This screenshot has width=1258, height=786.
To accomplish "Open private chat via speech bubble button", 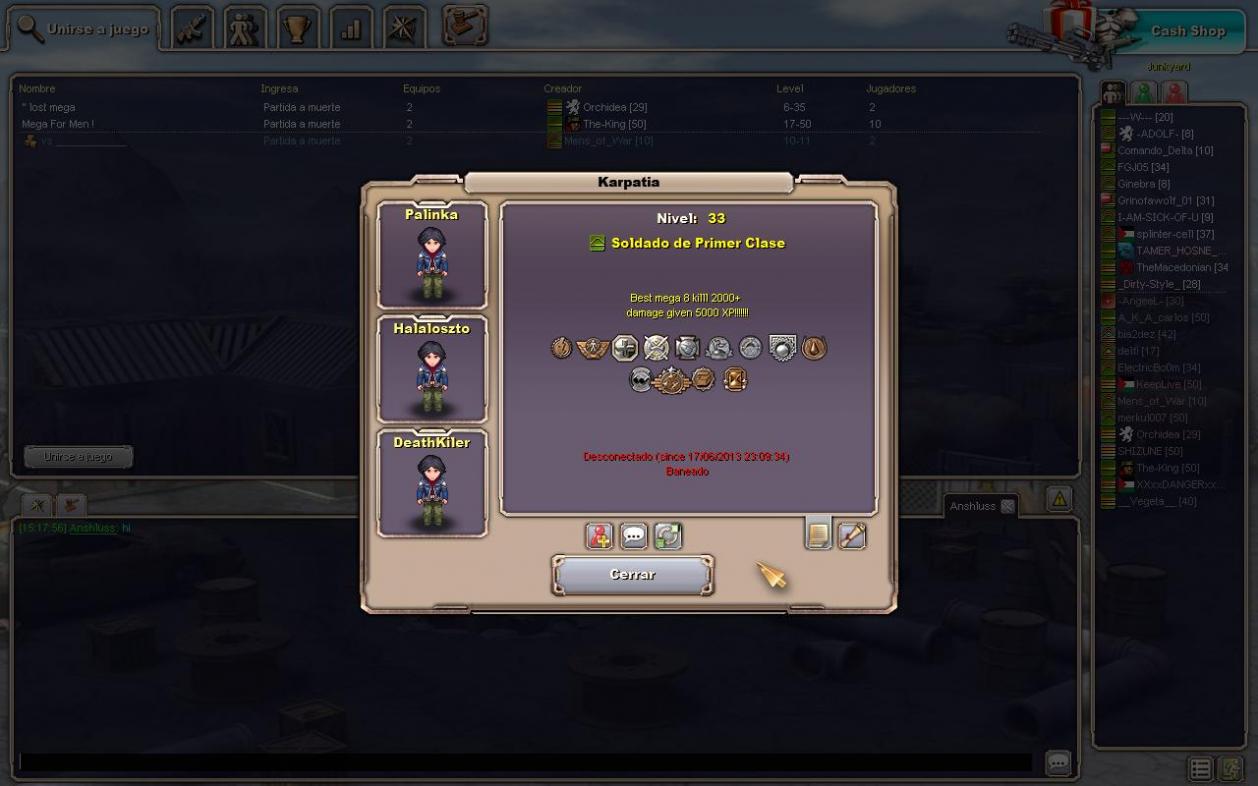I will click(x=634, y=536).
